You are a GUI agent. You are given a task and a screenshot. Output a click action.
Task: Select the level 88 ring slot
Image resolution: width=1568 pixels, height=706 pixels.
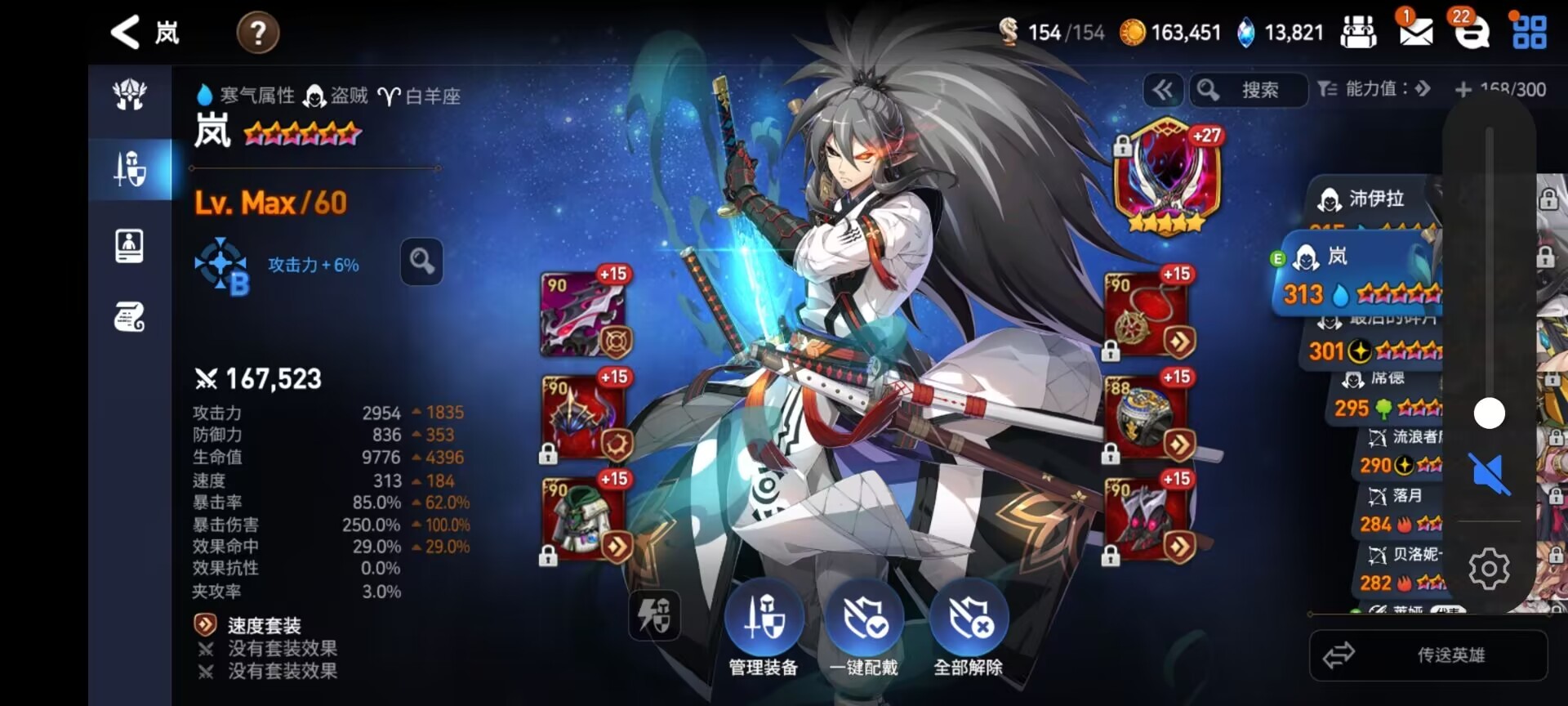[x=1147, y=418]
